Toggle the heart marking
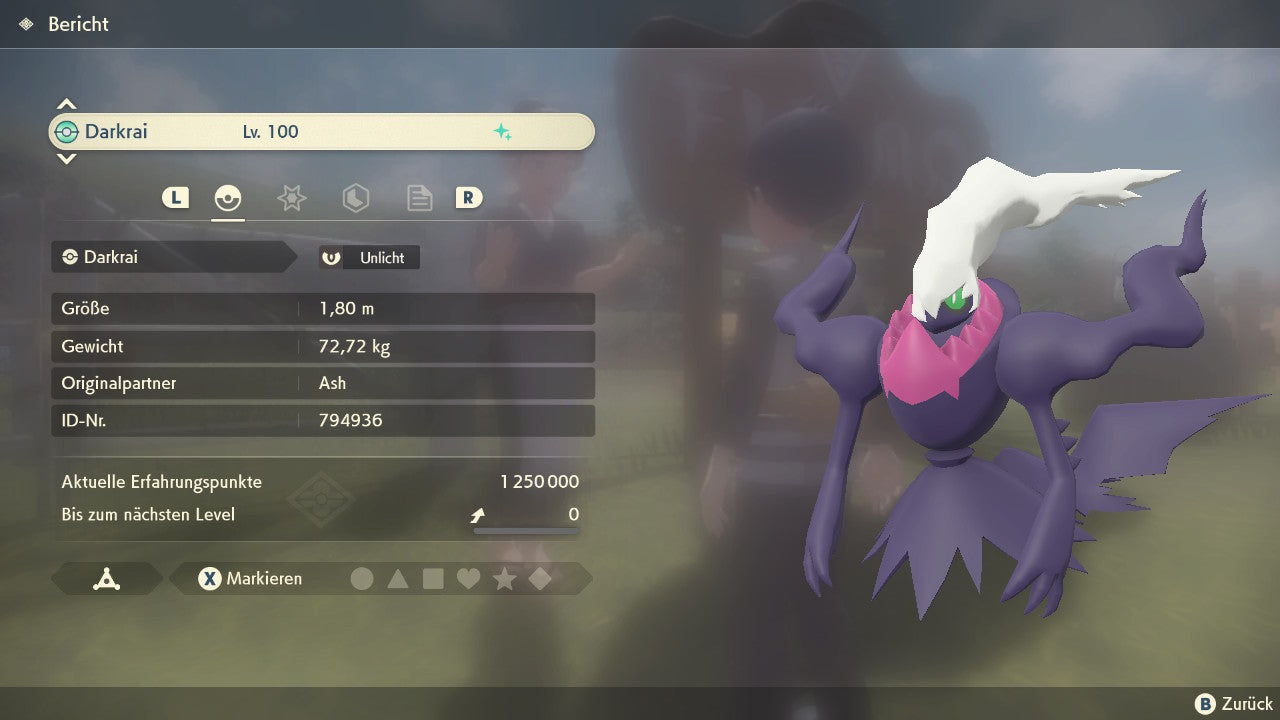Viewport: 1280px width, 720px height. pos(468,578)
